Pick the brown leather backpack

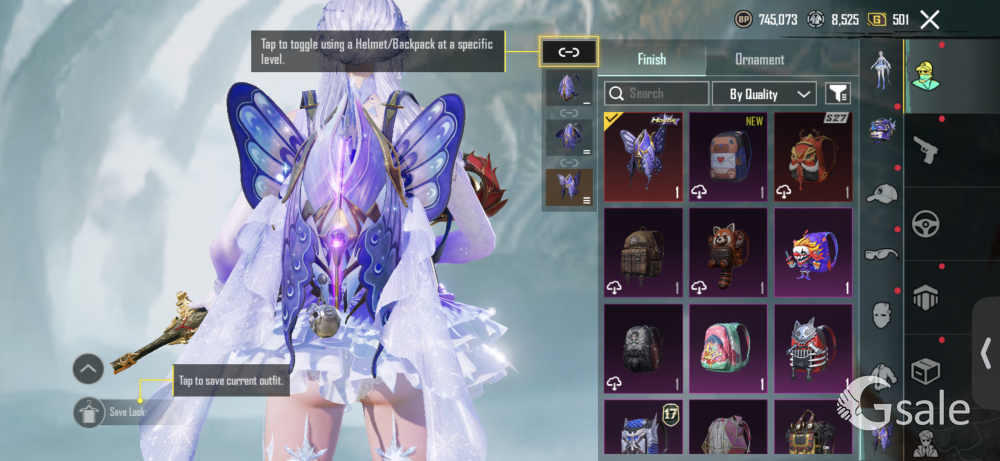coord(643,251)
